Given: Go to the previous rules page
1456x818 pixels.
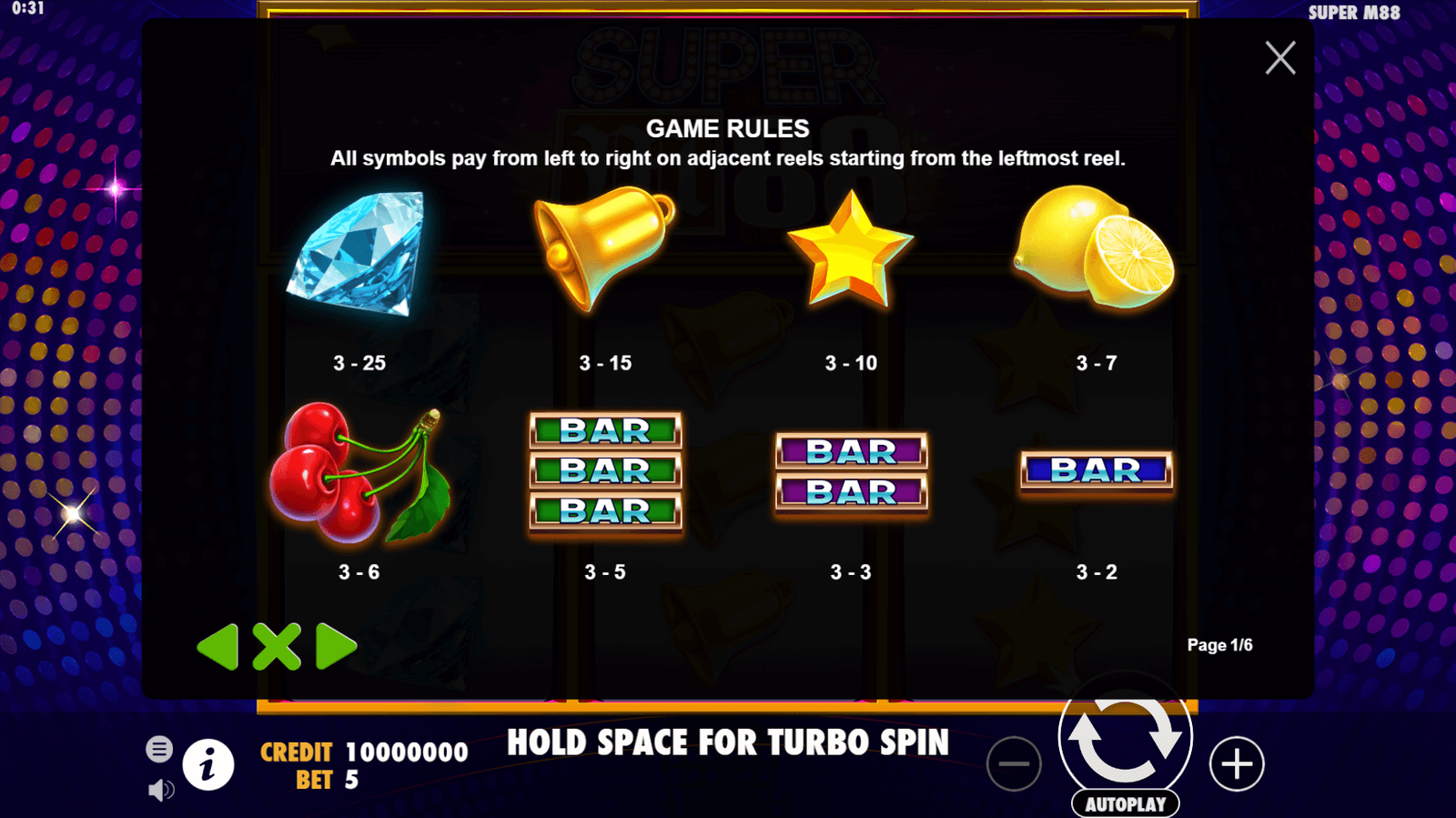Looking at the screenshot, I should click(218, 647).
